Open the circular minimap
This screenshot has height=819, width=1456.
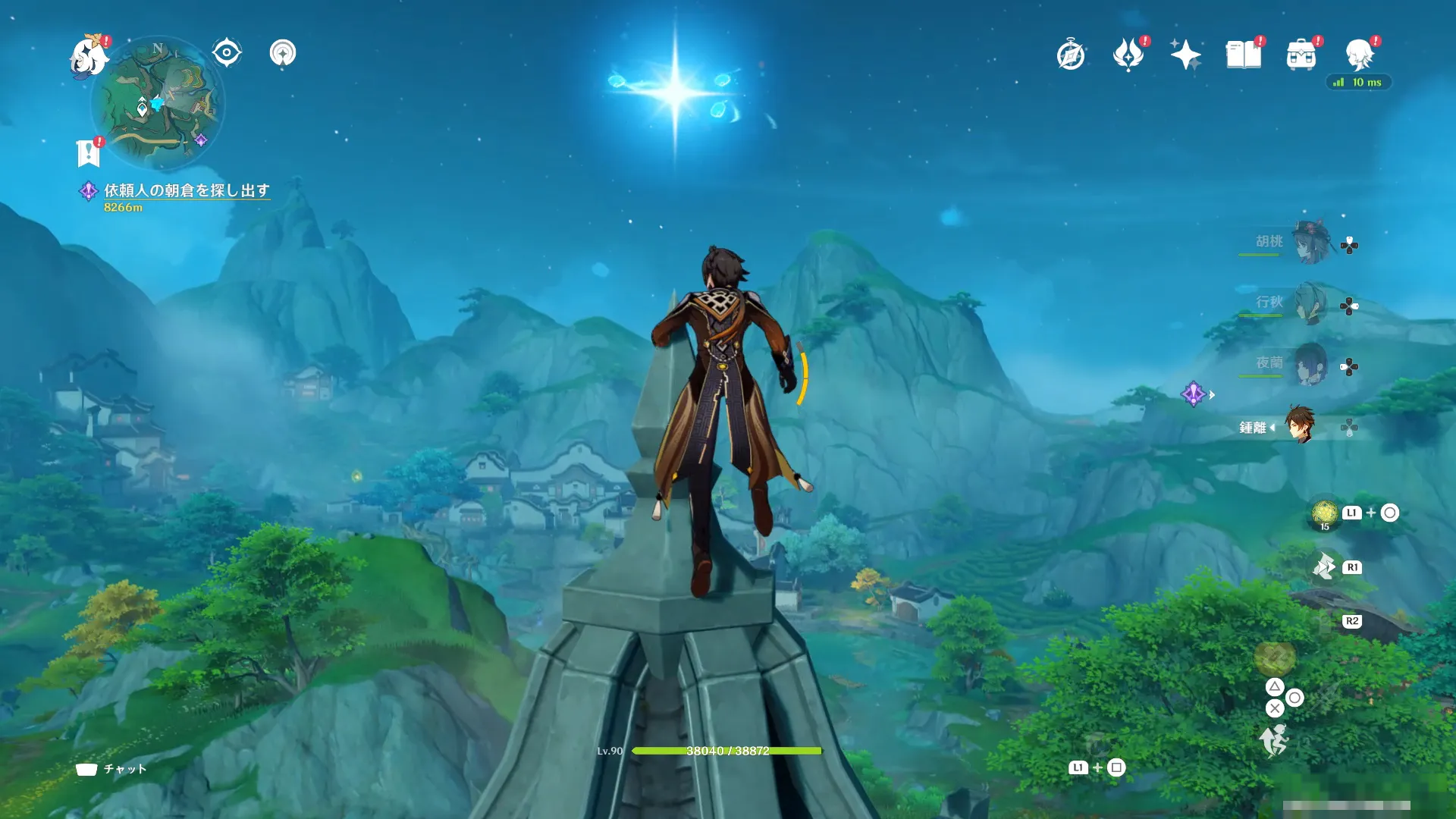158,102
